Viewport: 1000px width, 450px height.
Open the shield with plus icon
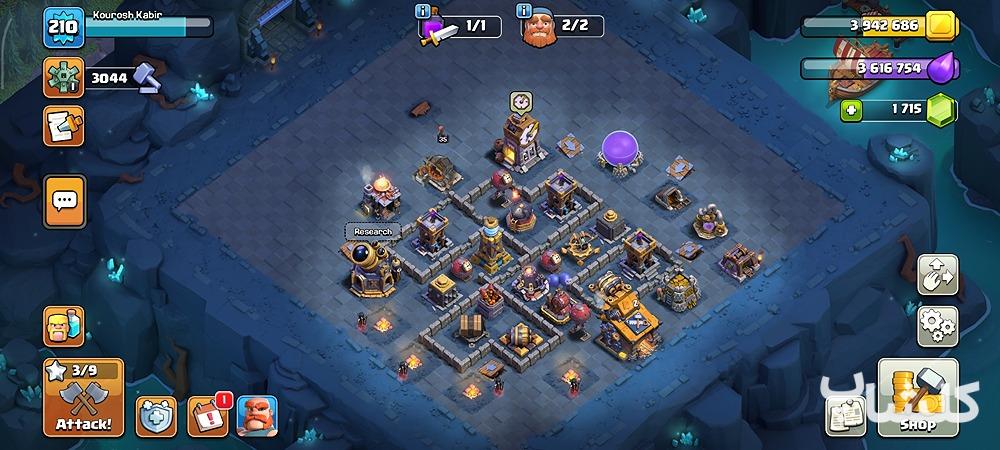[156, 414]
